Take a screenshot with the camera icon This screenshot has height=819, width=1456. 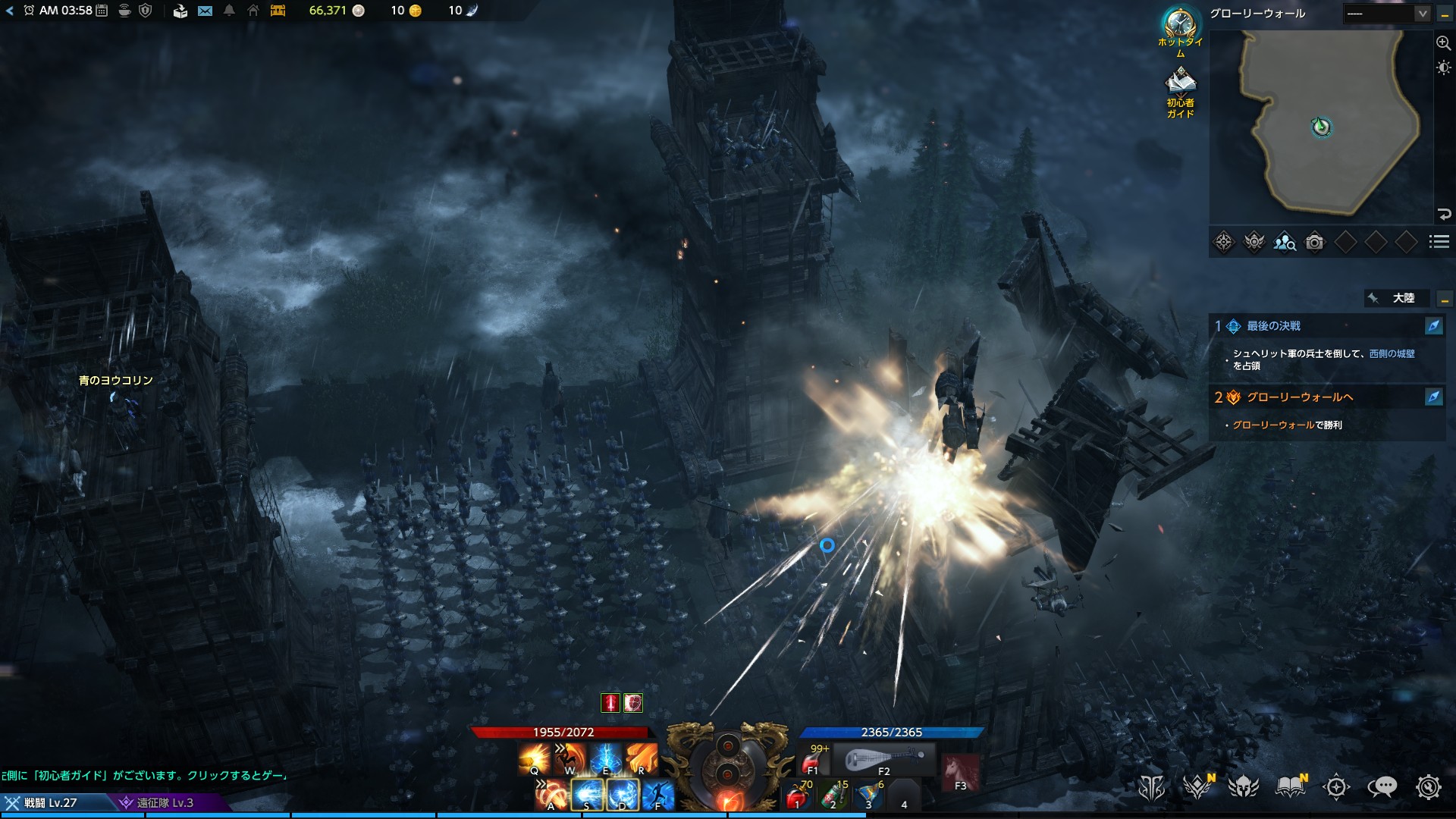(x=1315, y=242)
